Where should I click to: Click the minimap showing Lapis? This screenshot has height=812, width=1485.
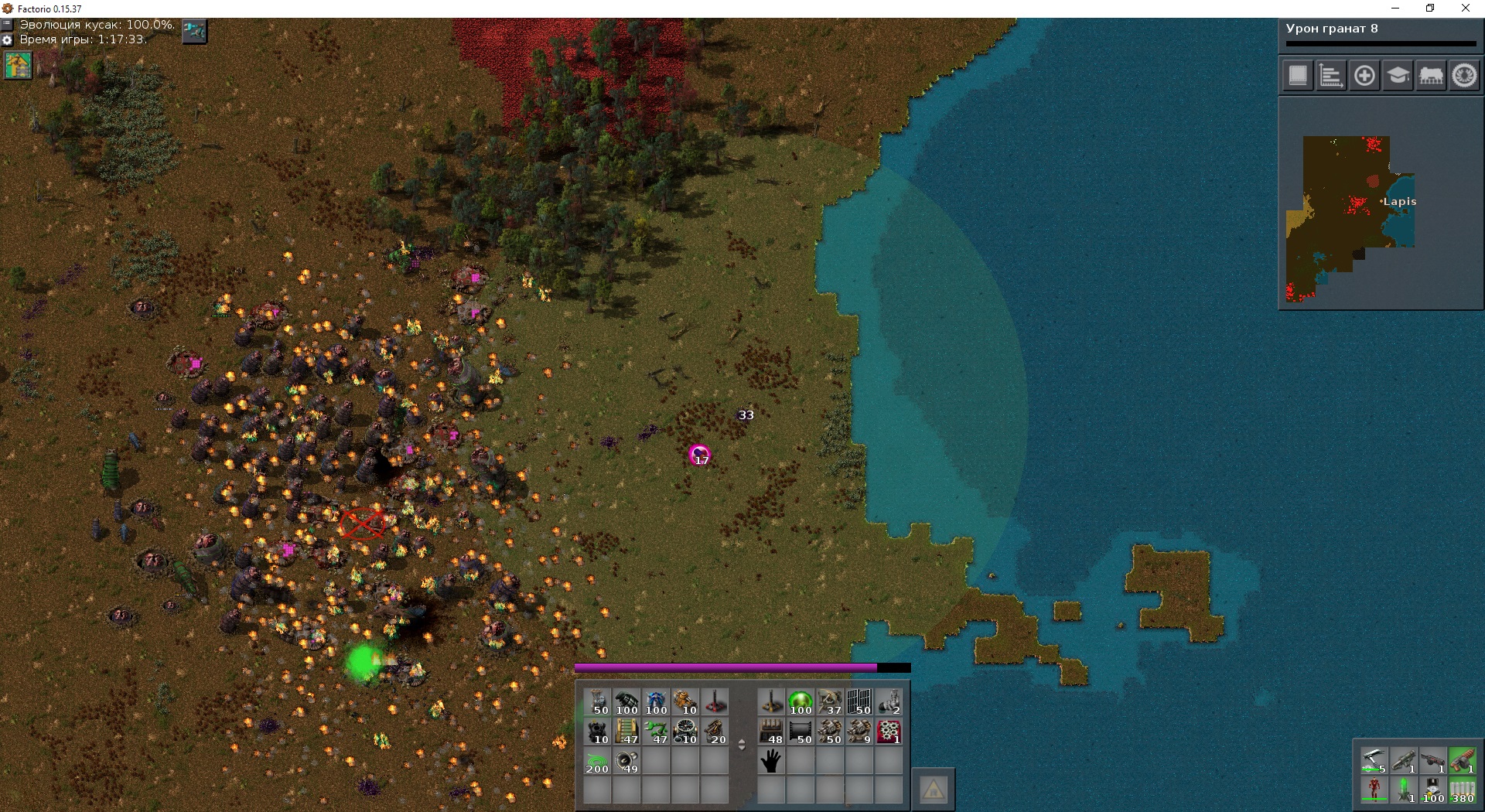(x=1350, y=218)
